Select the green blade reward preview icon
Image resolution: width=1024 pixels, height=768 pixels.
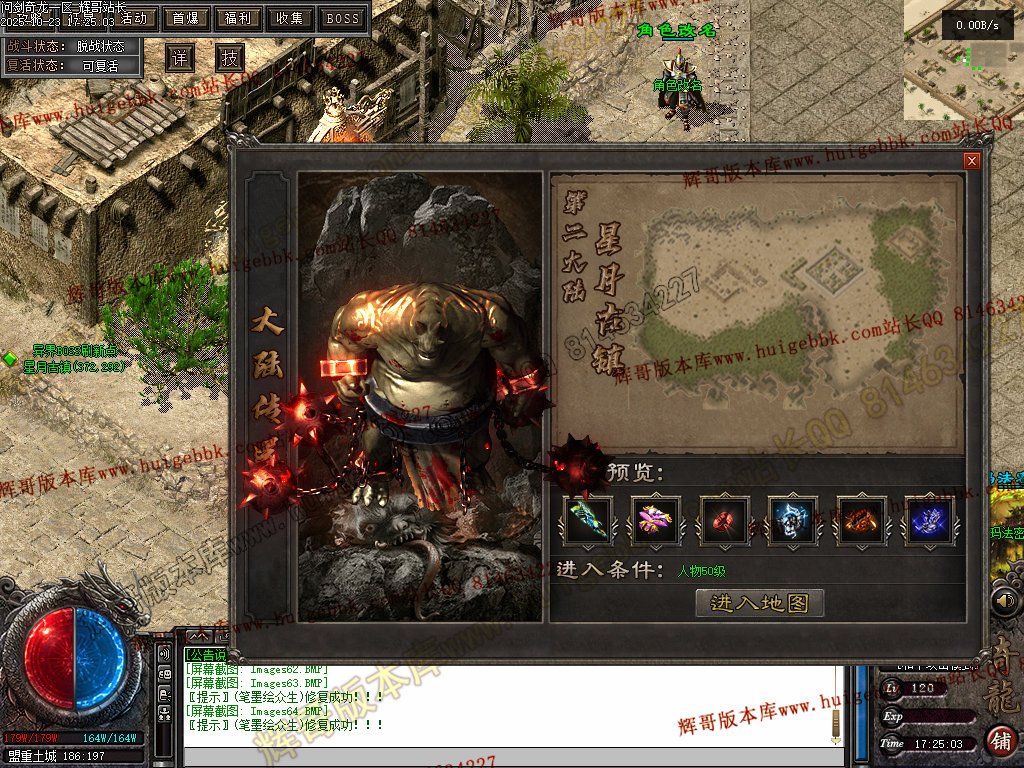588,520
